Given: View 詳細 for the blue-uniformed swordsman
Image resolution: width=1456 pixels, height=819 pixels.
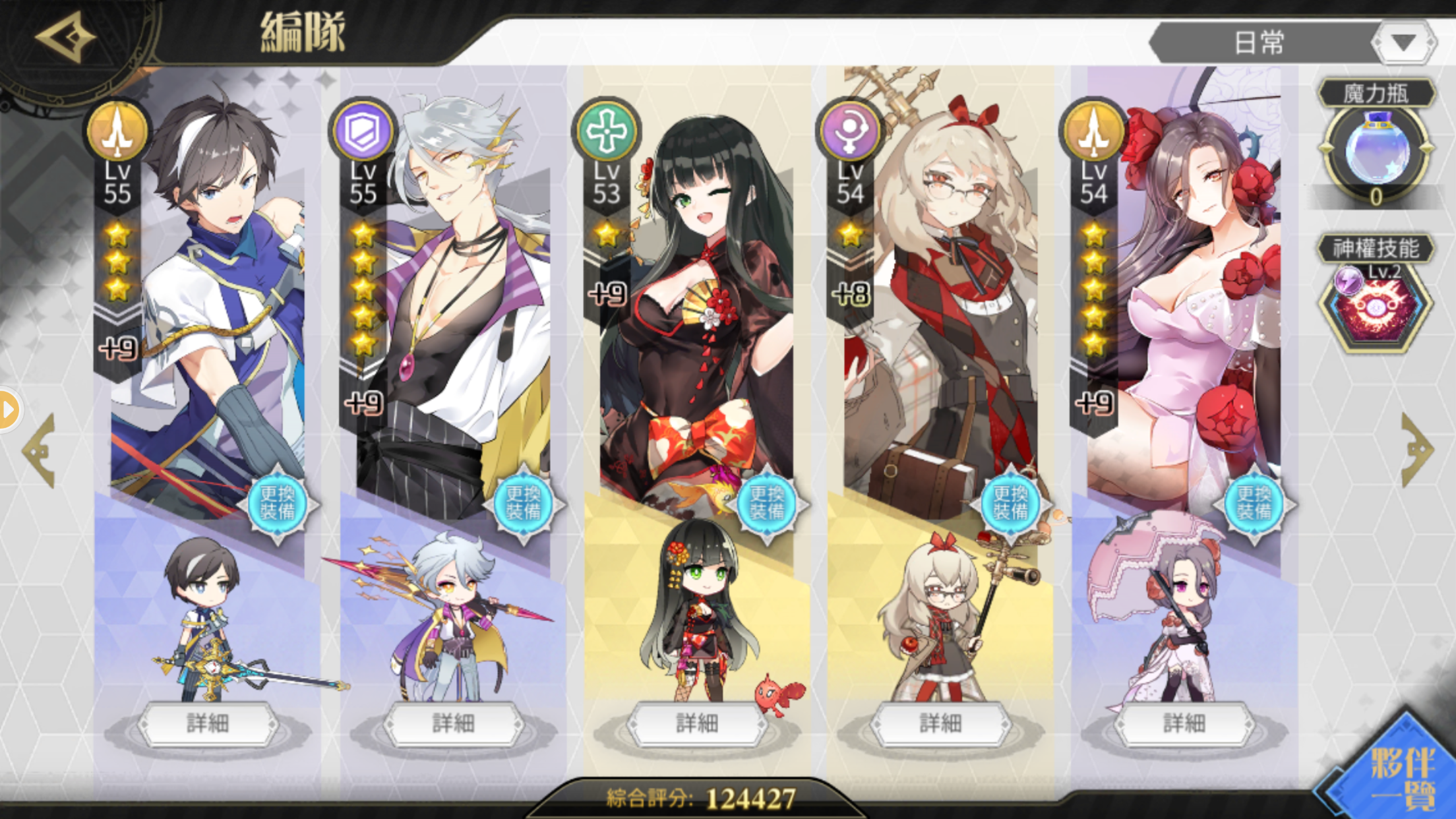Looking at the screenshot, I should pyautogui.click(x=208, y=723).
